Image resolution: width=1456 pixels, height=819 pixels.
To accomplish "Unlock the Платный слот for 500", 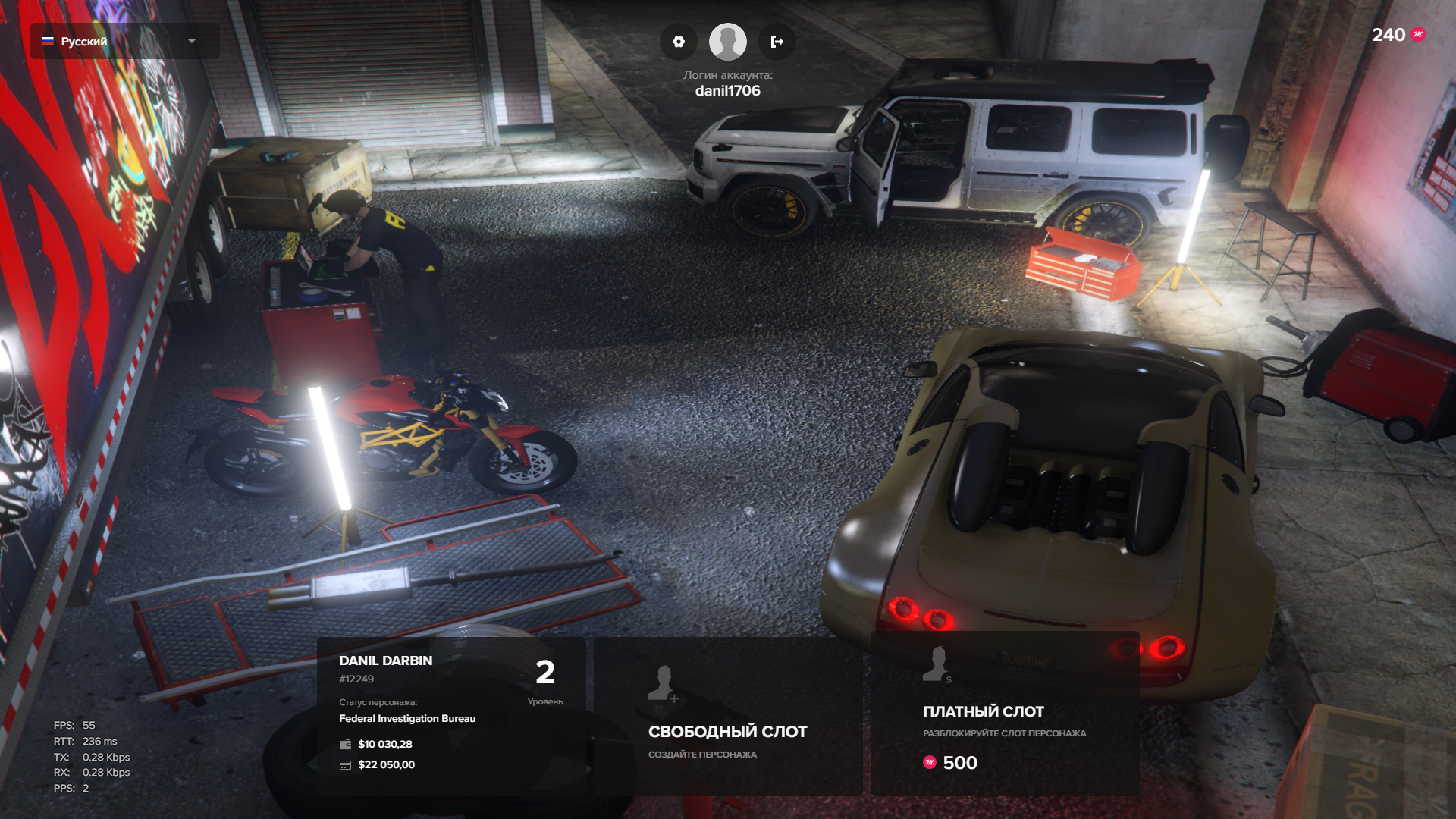I will (x=1005, y=714).
